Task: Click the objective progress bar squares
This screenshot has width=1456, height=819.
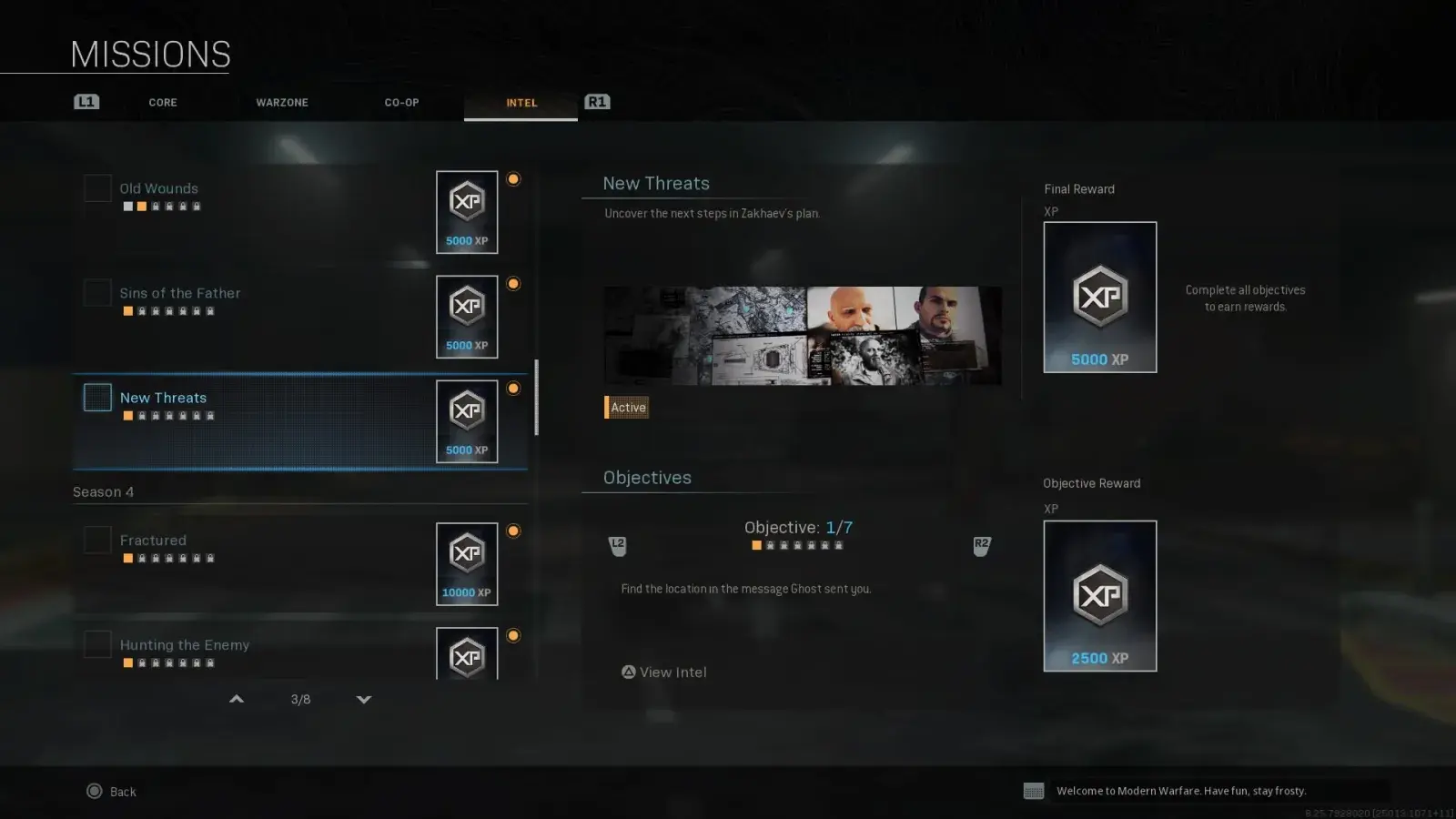Action: pyautogui.click(x=795, y=544)
